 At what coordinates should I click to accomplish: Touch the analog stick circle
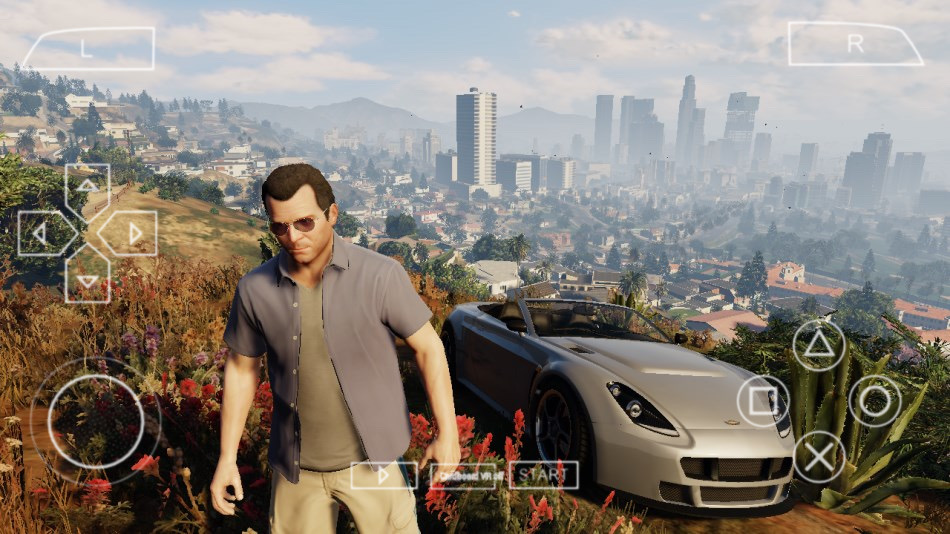click(x=96, y=420)
